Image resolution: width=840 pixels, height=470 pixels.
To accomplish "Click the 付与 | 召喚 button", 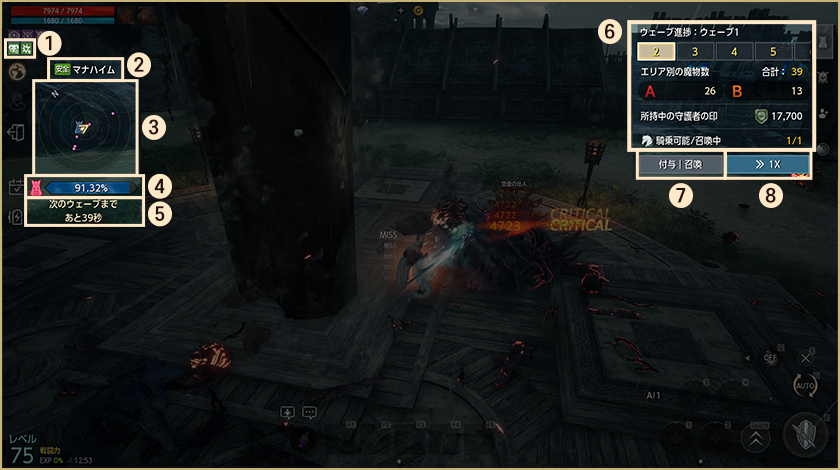I will [x=680, y=165].
